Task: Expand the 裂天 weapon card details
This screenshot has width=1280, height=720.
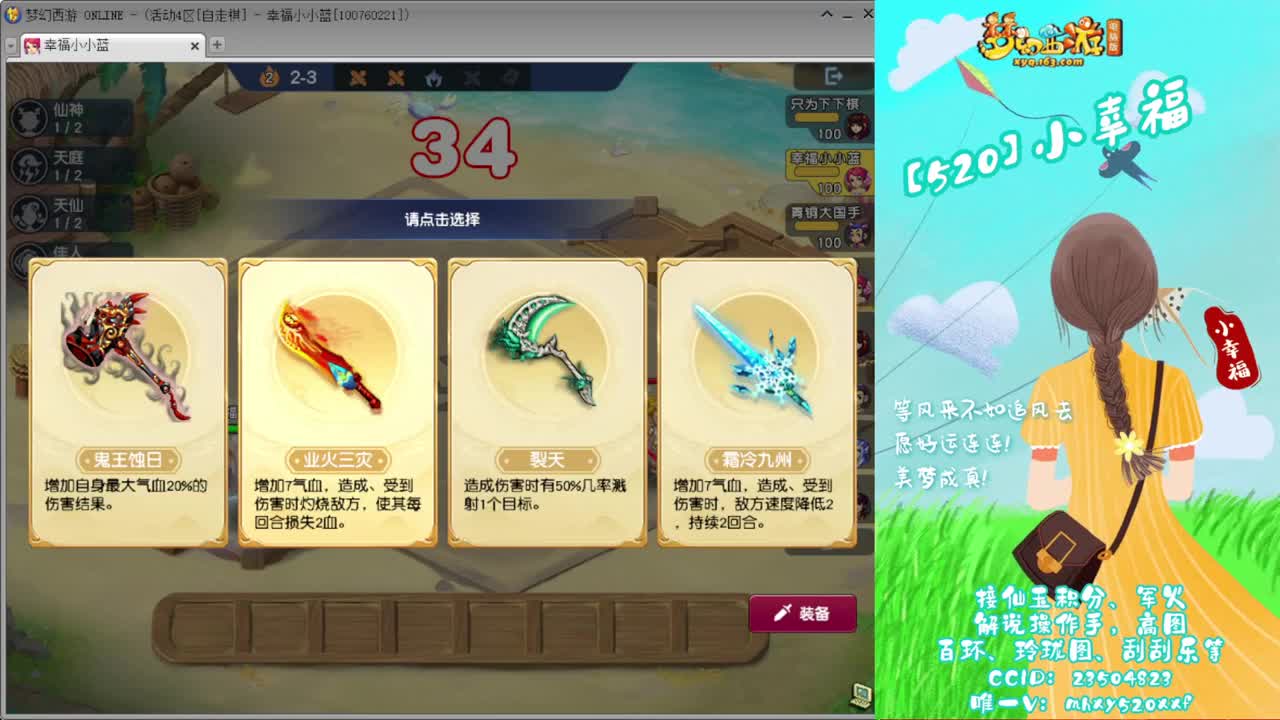Action: coord(545,400)
